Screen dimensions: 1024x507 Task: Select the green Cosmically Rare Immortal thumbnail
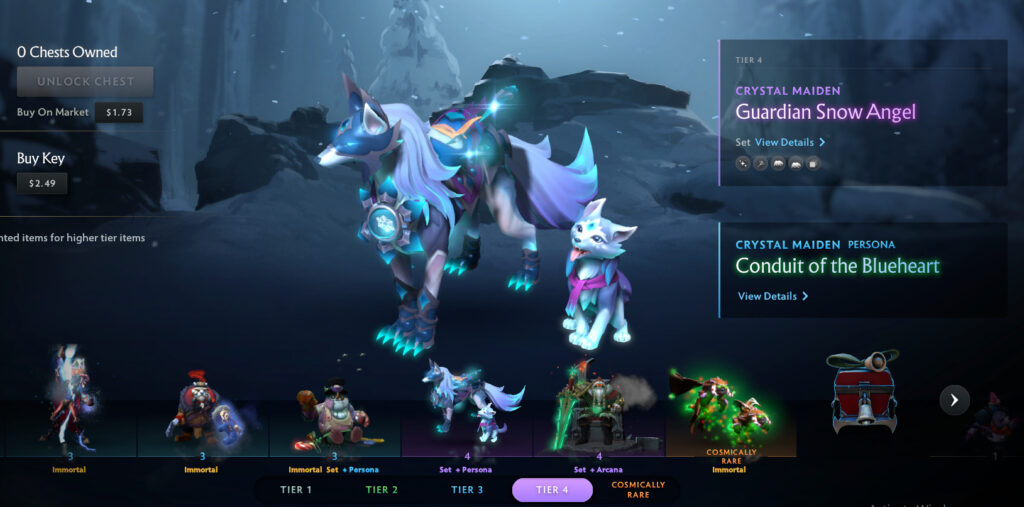731,410
